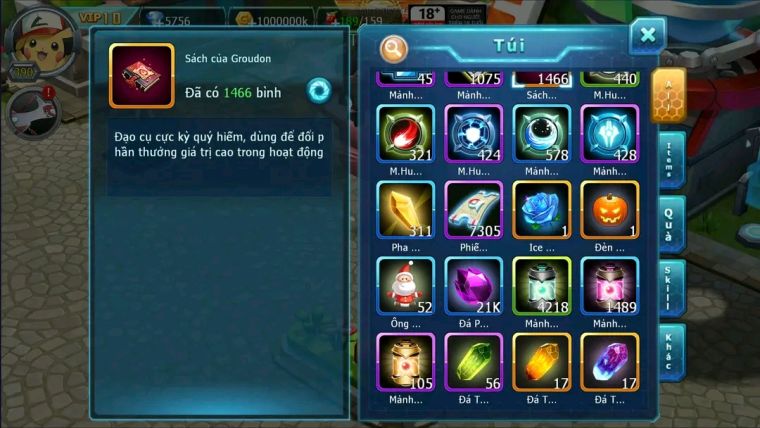Choose the blue Ice rose item
Screen dimensions: 760x428
pos(541,210)
